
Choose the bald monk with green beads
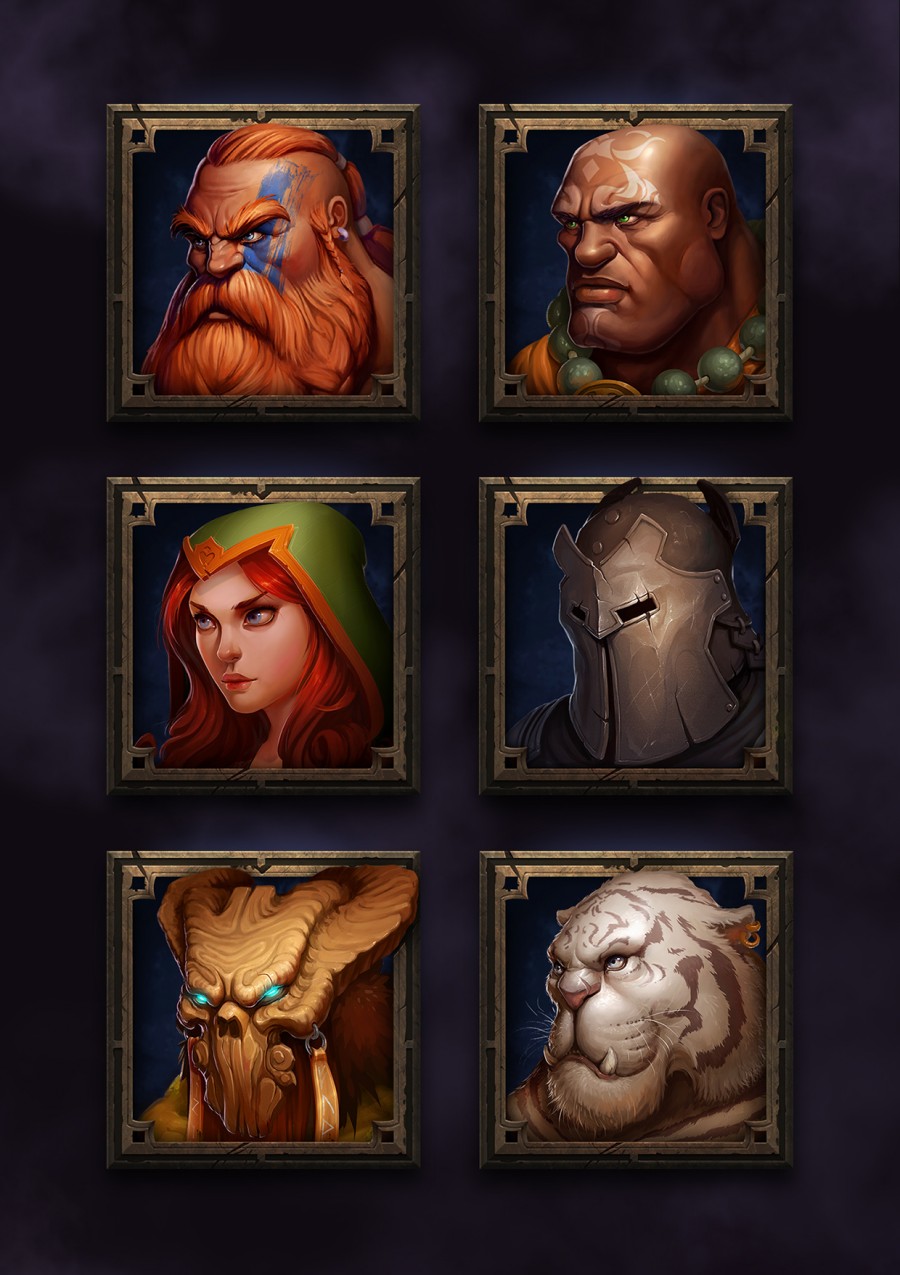(x=635, y=262)
